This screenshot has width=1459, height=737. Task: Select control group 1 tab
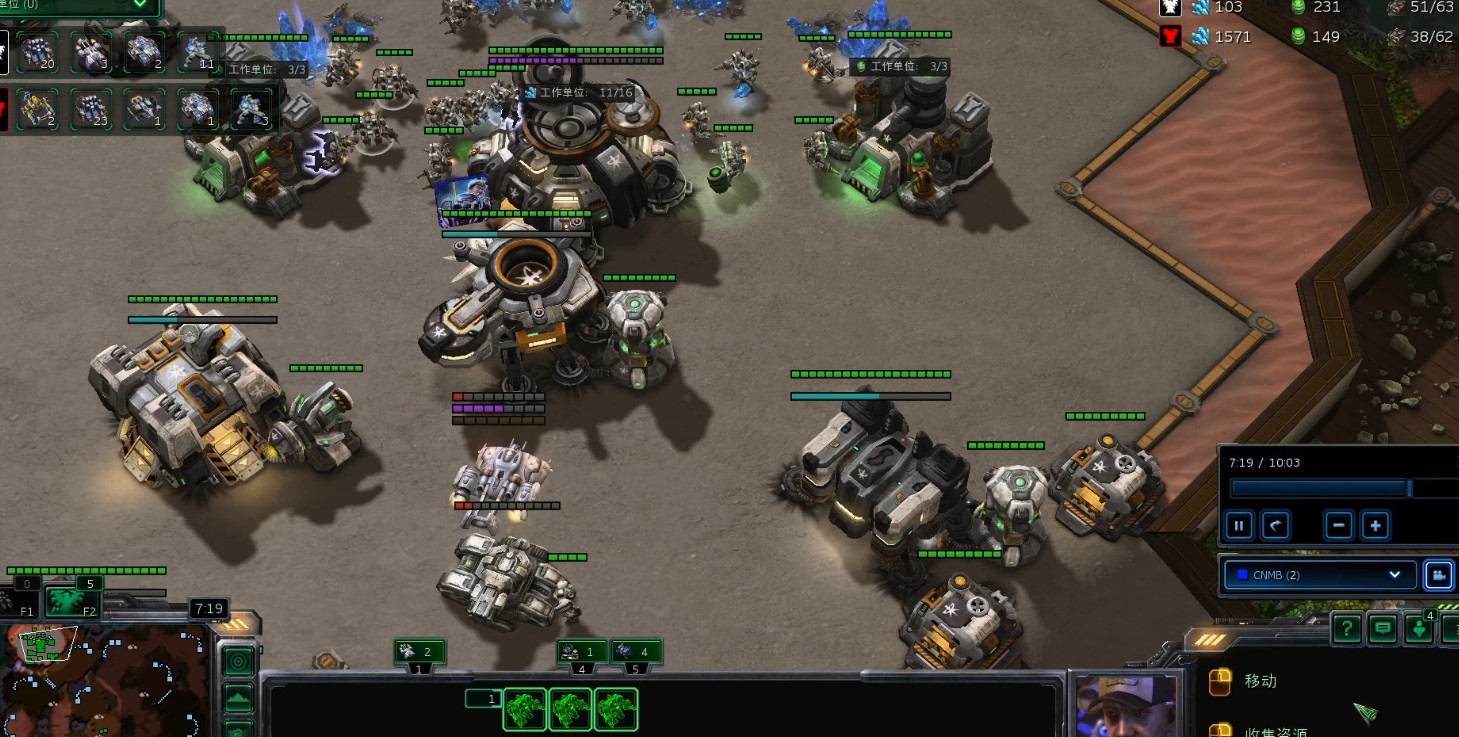coord(419,653)
